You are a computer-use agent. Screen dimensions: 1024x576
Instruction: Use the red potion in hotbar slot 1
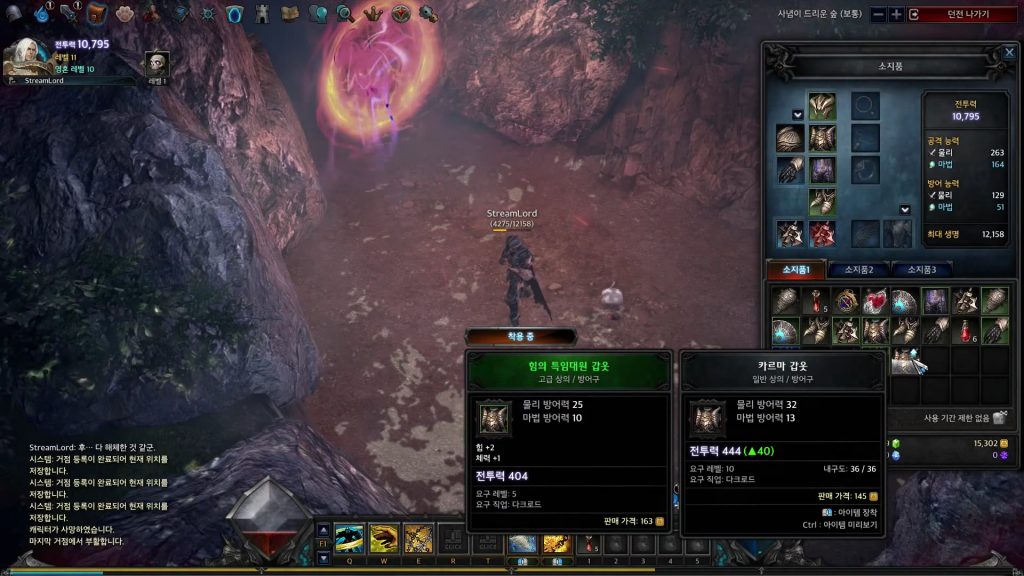tap(590, 542)
